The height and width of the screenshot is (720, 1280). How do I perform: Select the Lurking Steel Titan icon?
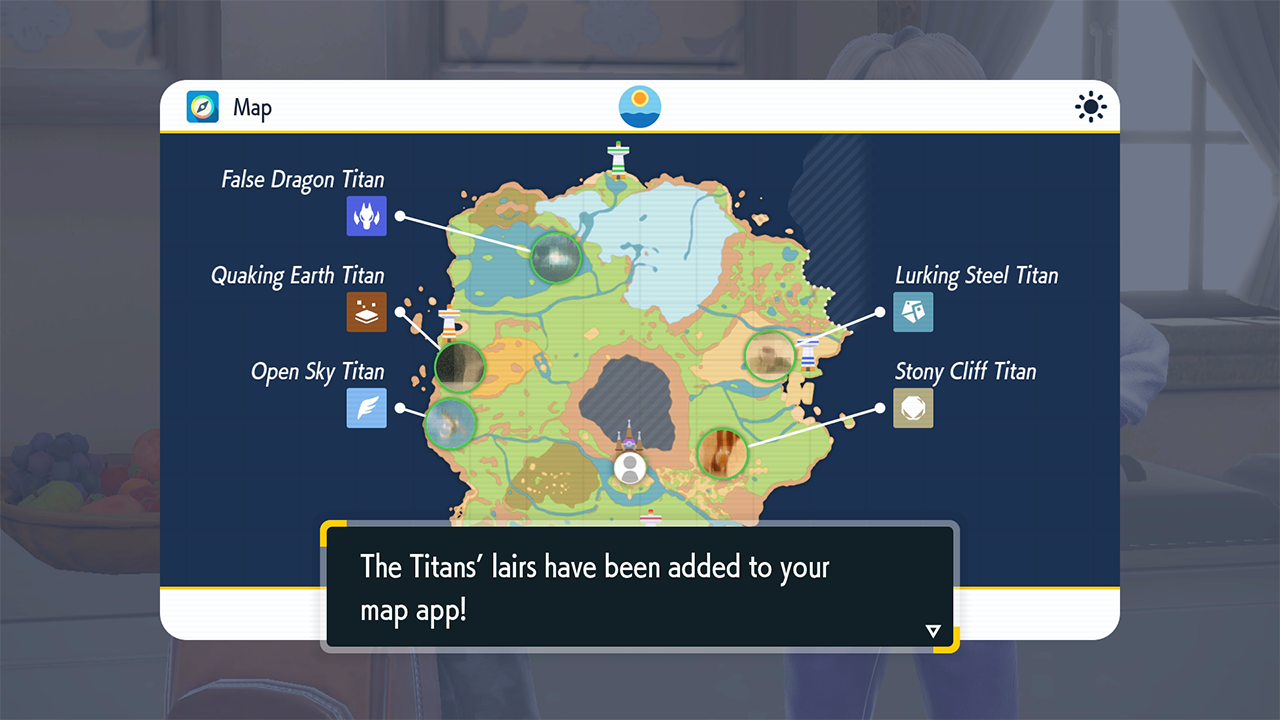[x=913, y=312]
